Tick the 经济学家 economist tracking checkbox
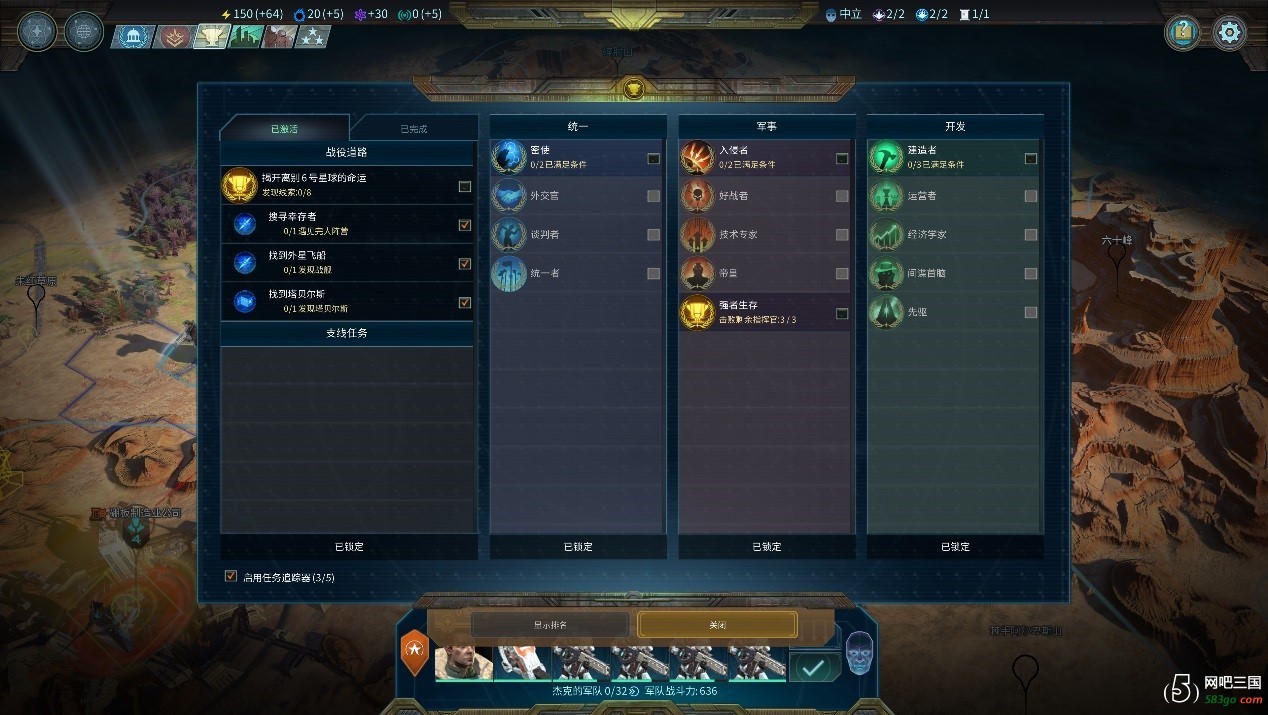1268x715 pixels. tap(1031, 235)
